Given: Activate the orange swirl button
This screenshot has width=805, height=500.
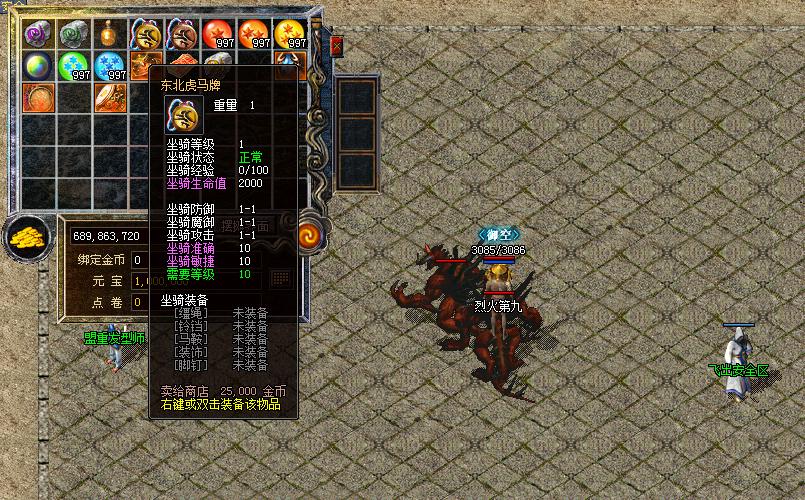Looking at the screenshot, I should (310, 237).
